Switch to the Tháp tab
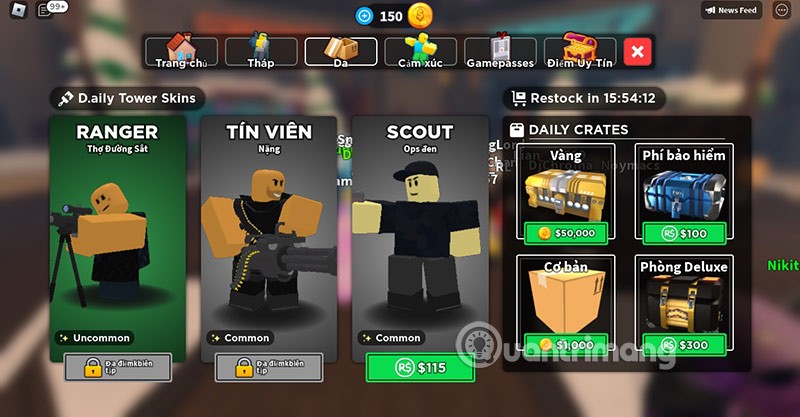800x417 pixels. pos(260,51)
